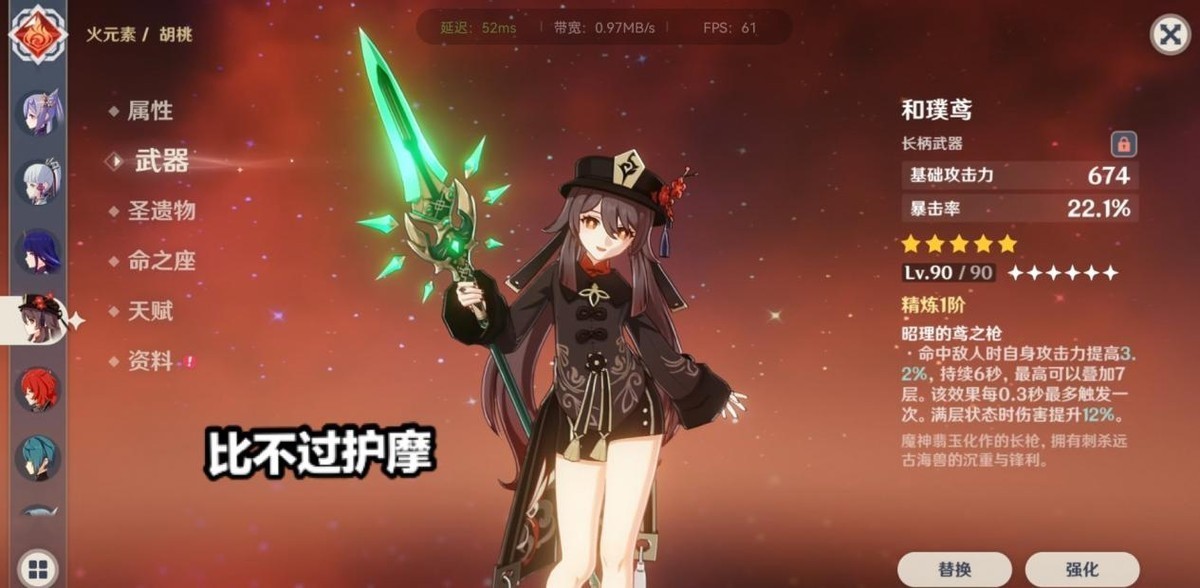Screen dimensions: 1200x588
Task: Toggle the weapon lock icon
Action: (1123, 144)
